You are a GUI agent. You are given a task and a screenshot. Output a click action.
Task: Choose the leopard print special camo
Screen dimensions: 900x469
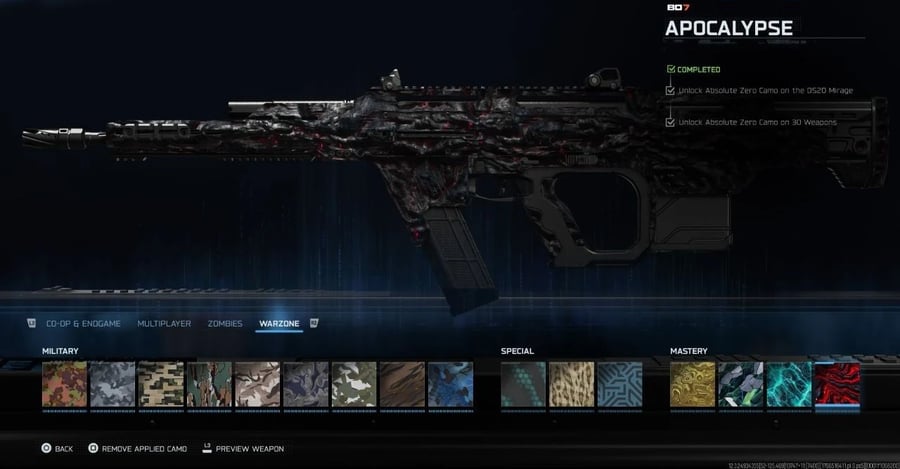coord(572,385)
